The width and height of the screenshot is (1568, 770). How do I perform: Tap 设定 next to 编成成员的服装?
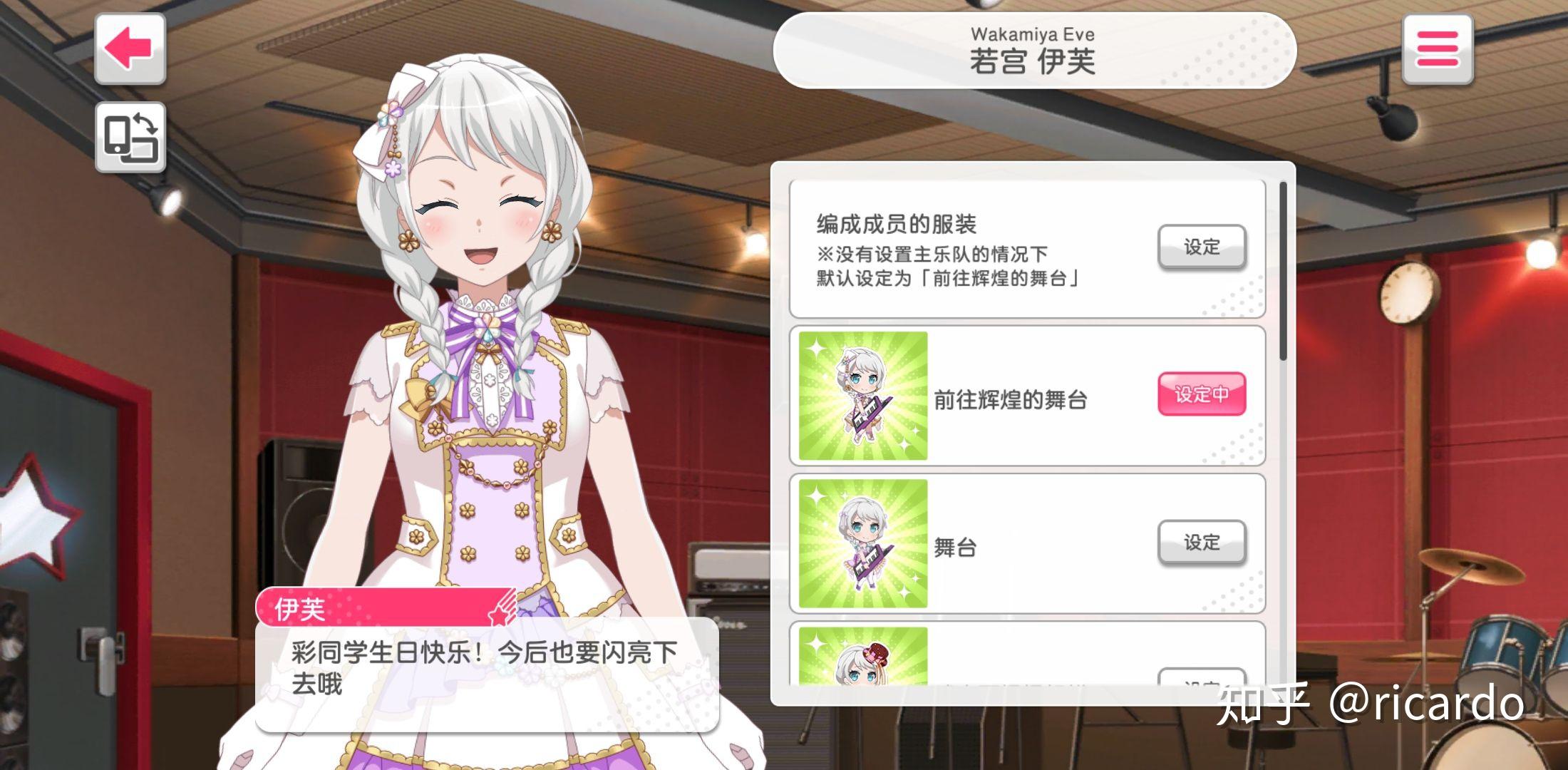pyautogui.click(x=1201, y=247)
